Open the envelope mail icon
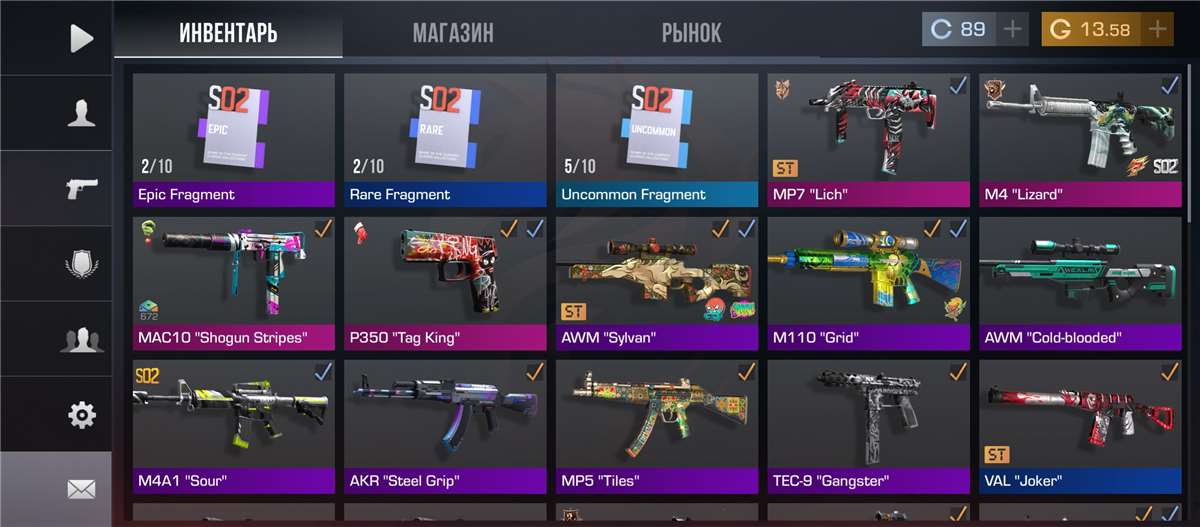 [x=81, y=489]
